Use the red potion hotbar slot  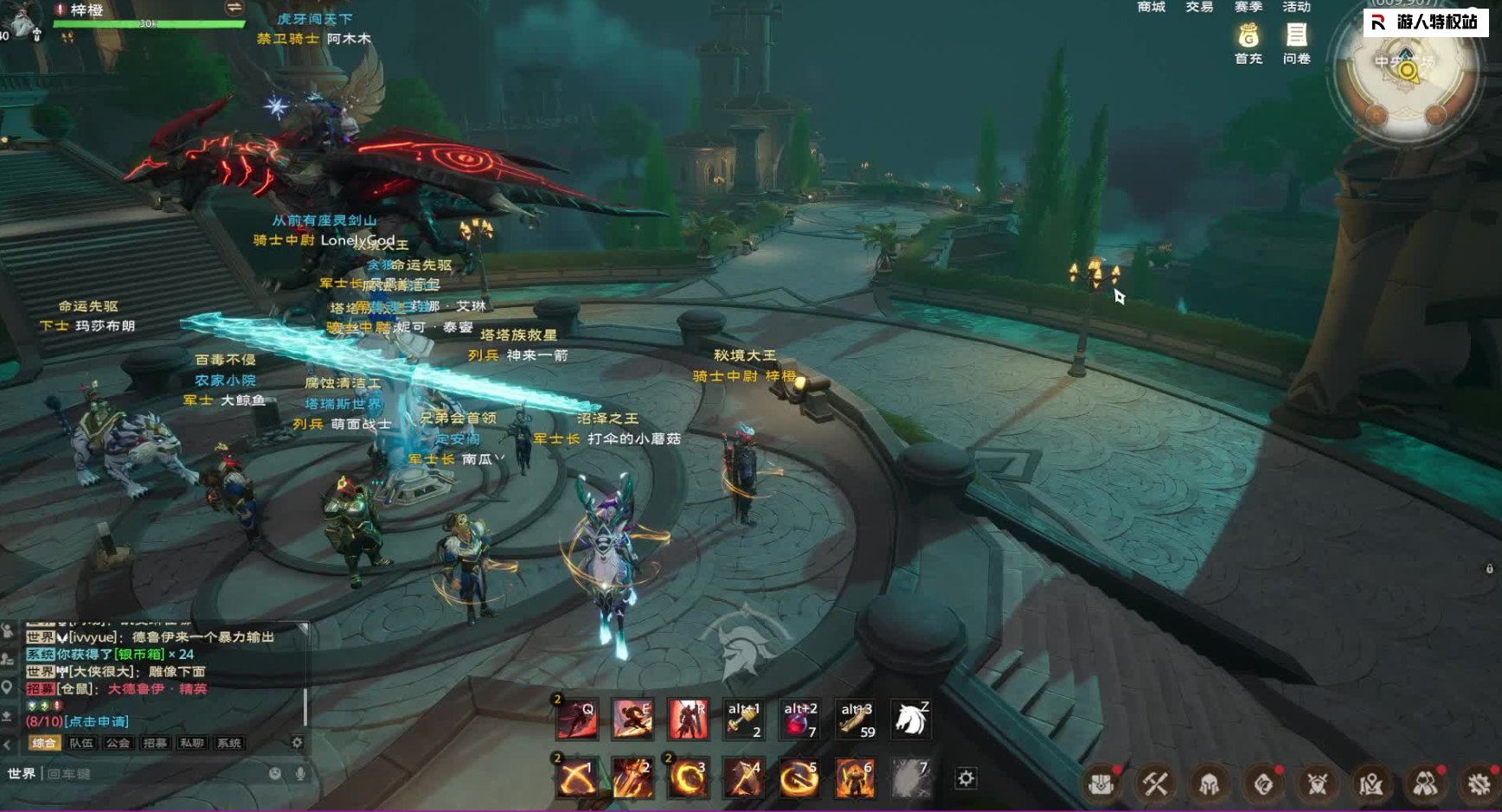(x=799, y=719)
